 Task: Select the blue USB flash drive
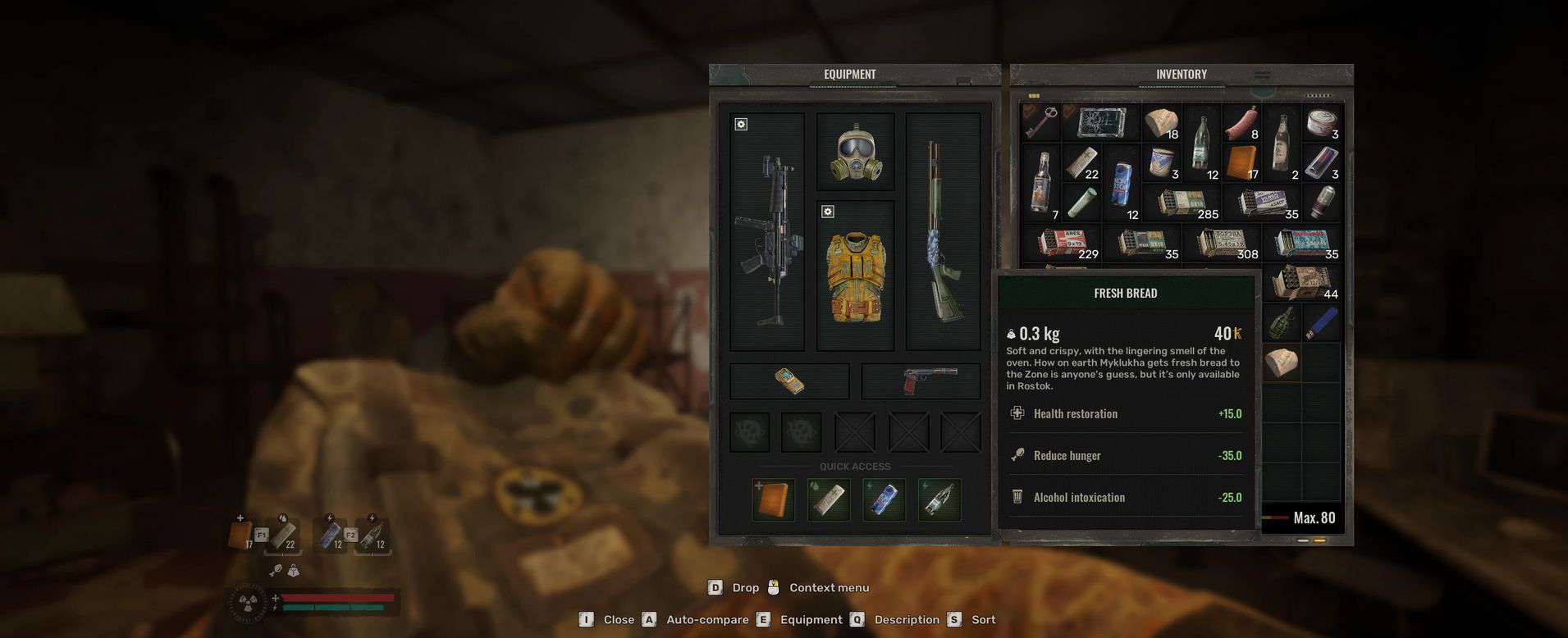[1321, 322]
